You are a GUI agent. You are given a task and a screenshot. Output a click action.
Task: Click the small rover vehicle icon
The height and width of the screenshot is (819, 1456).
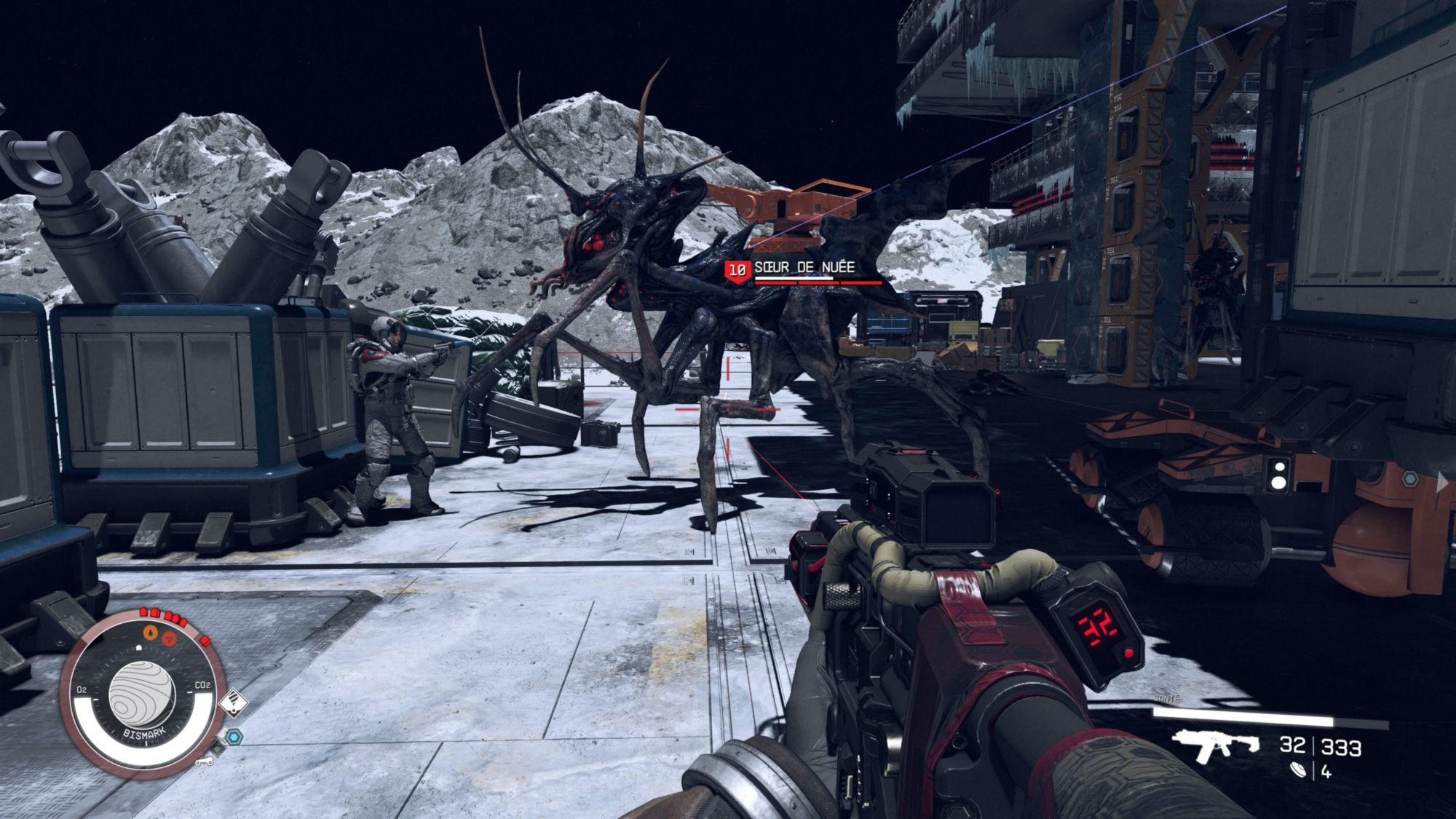point(205,761)
